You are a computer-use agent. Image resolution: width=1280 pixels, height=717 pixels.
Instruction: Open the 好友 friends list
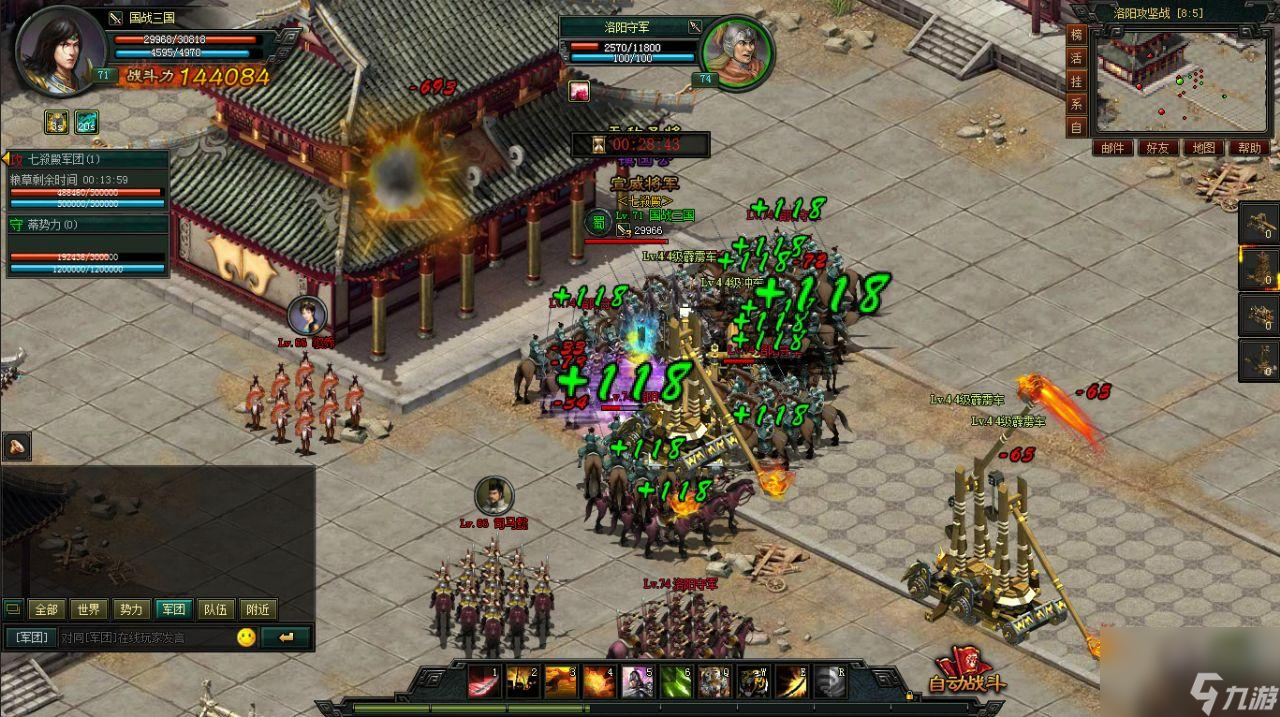pyautogui.click(x=1158, y=148)
